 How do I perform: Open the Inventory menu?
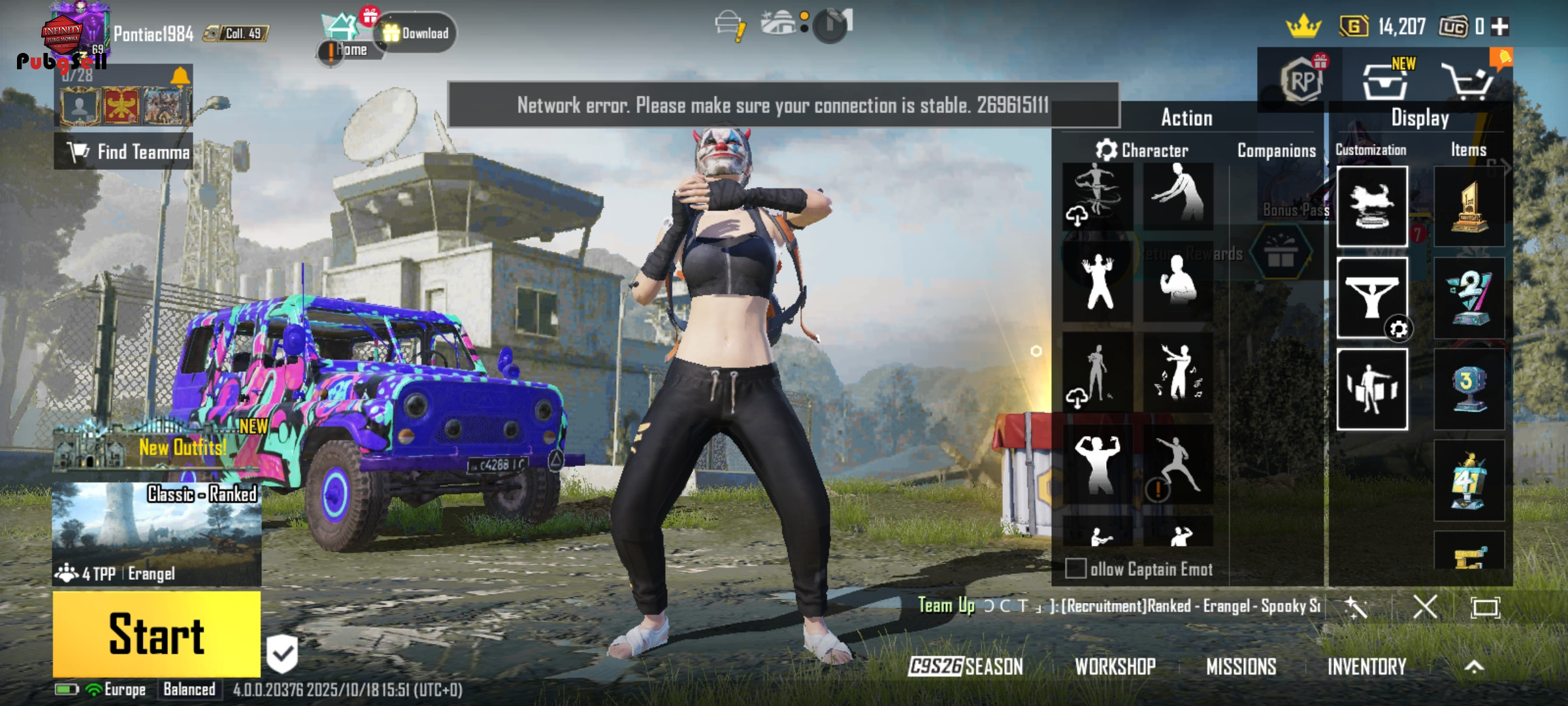[x=1367, y=667]
